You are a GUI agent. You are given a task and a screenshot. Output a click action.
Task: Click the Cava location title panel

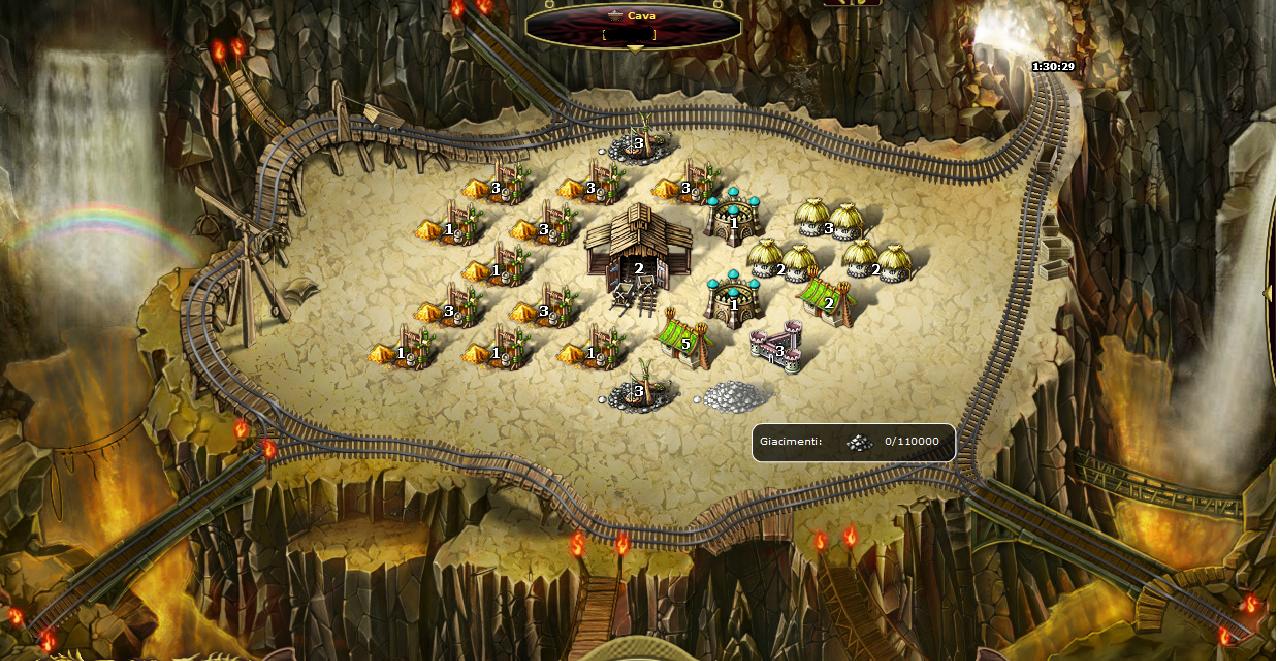click(x=632, y=24)
